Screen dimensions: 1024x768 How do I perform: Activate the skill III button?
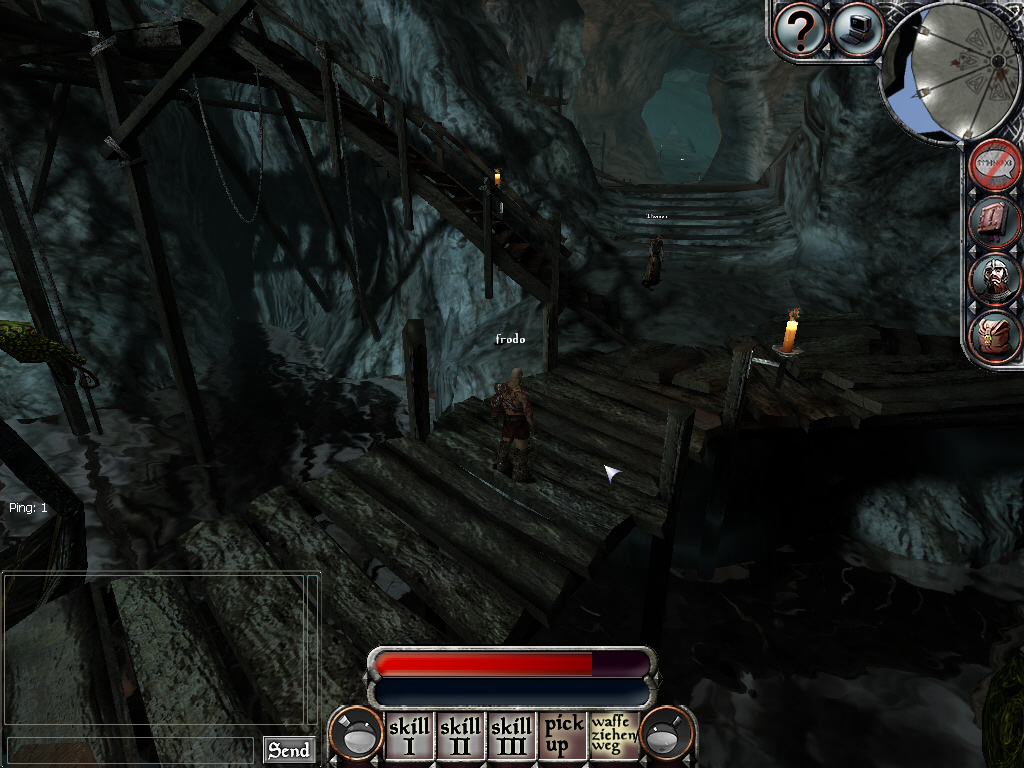(511, 736)
